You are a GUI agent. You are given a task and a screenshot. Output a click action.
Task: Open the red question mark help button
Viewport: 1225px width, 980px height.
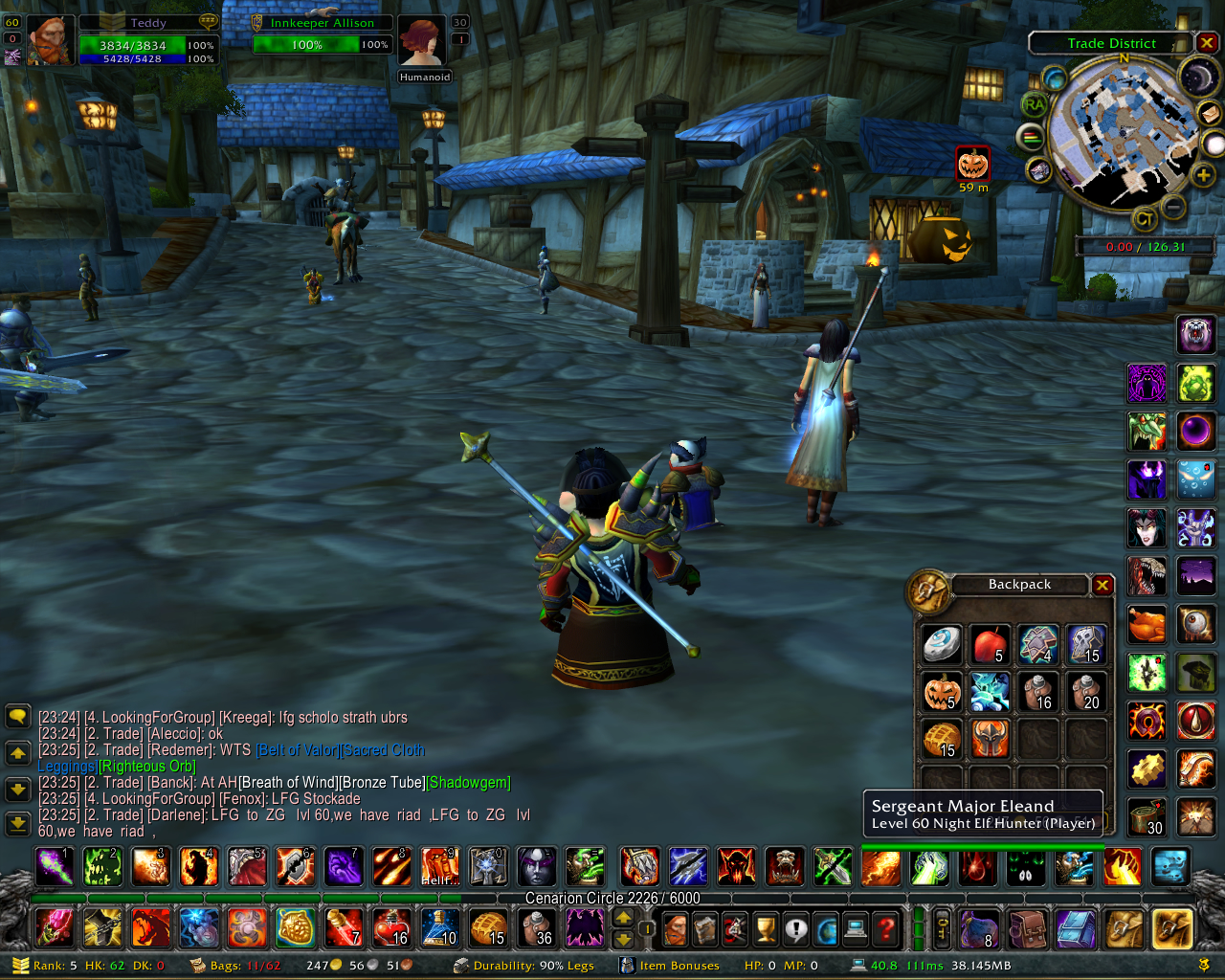(887, 927)
